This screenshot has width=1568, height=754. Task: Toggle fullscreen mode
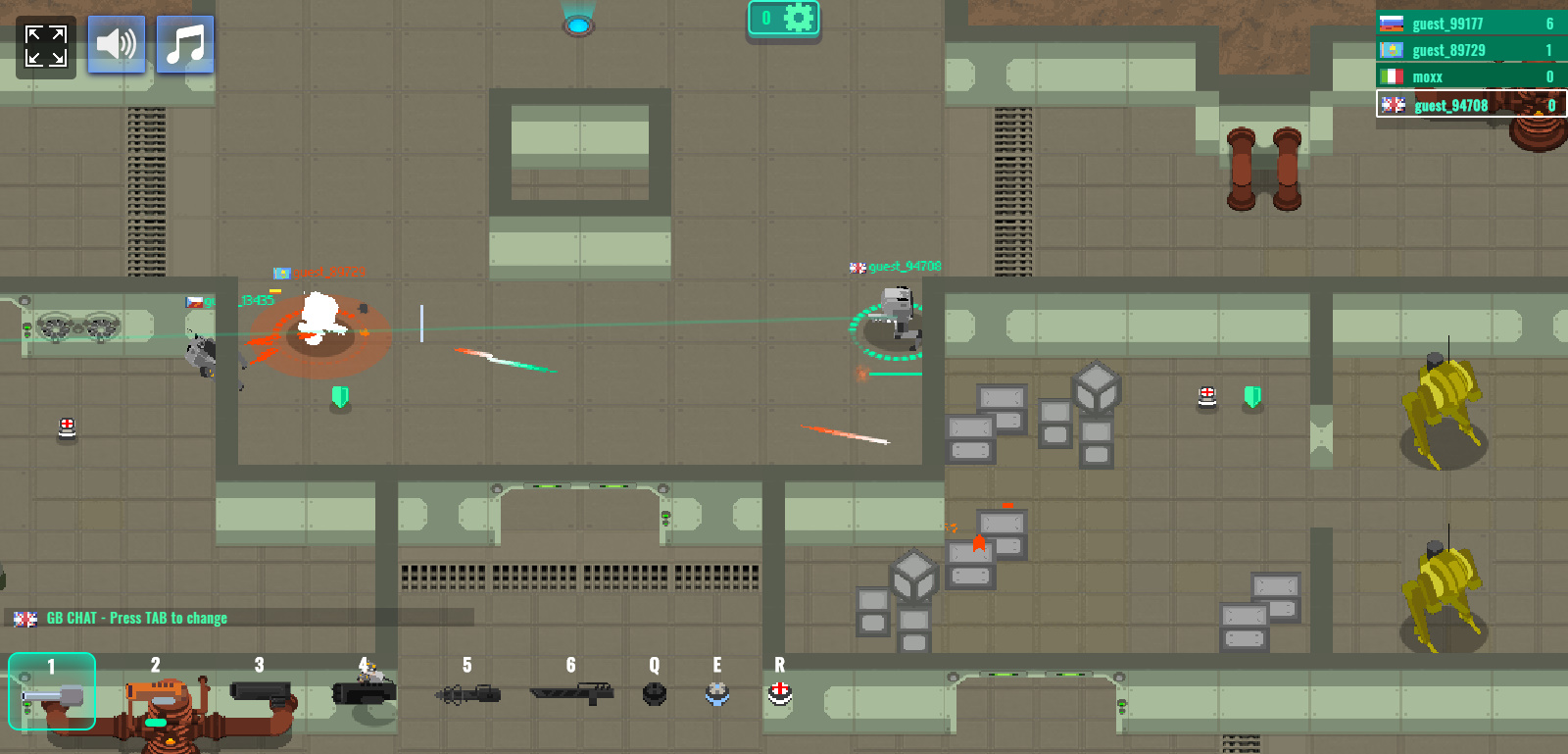(x=45, y=44)
